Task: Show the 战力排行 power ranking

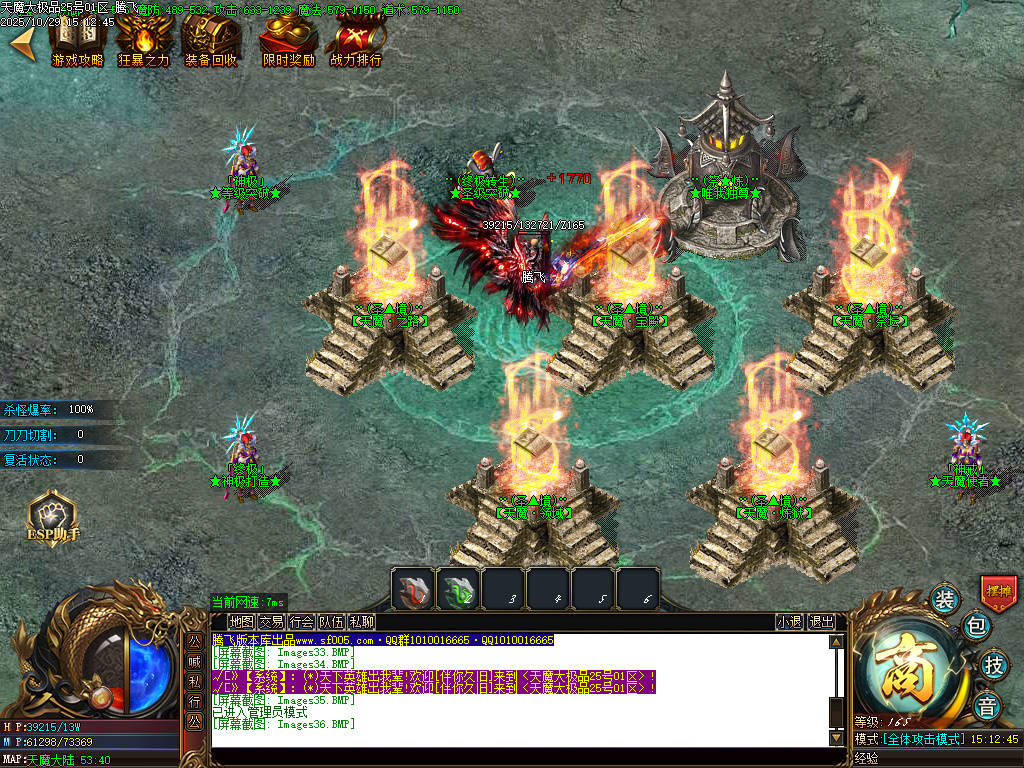Action: [x=355, y=38]
